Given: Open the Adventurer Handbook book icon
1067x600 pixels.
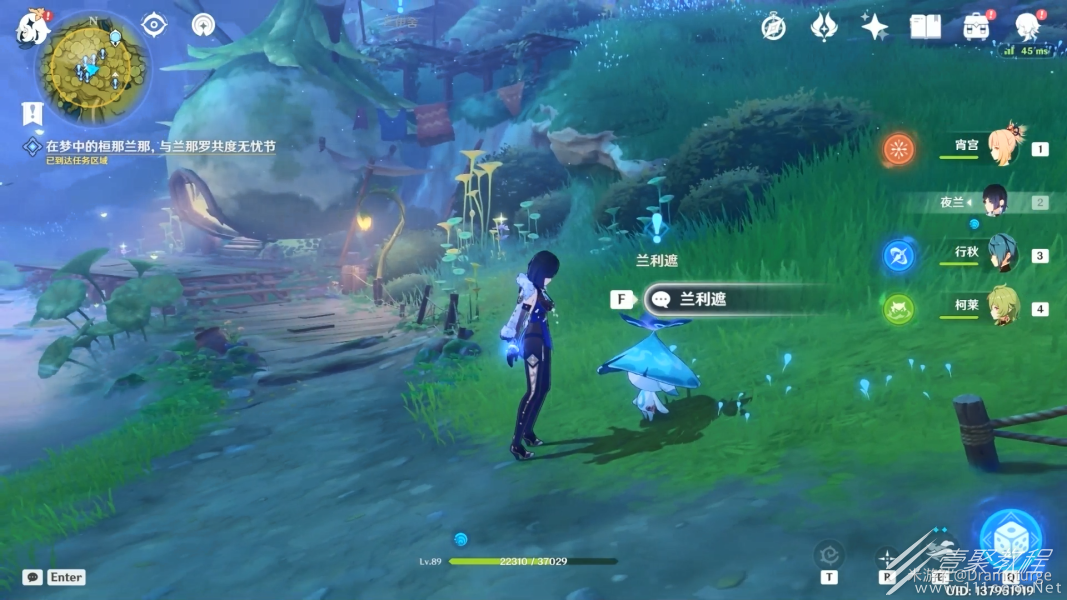Looking at the screenshot, I should [x=925, y=27].
